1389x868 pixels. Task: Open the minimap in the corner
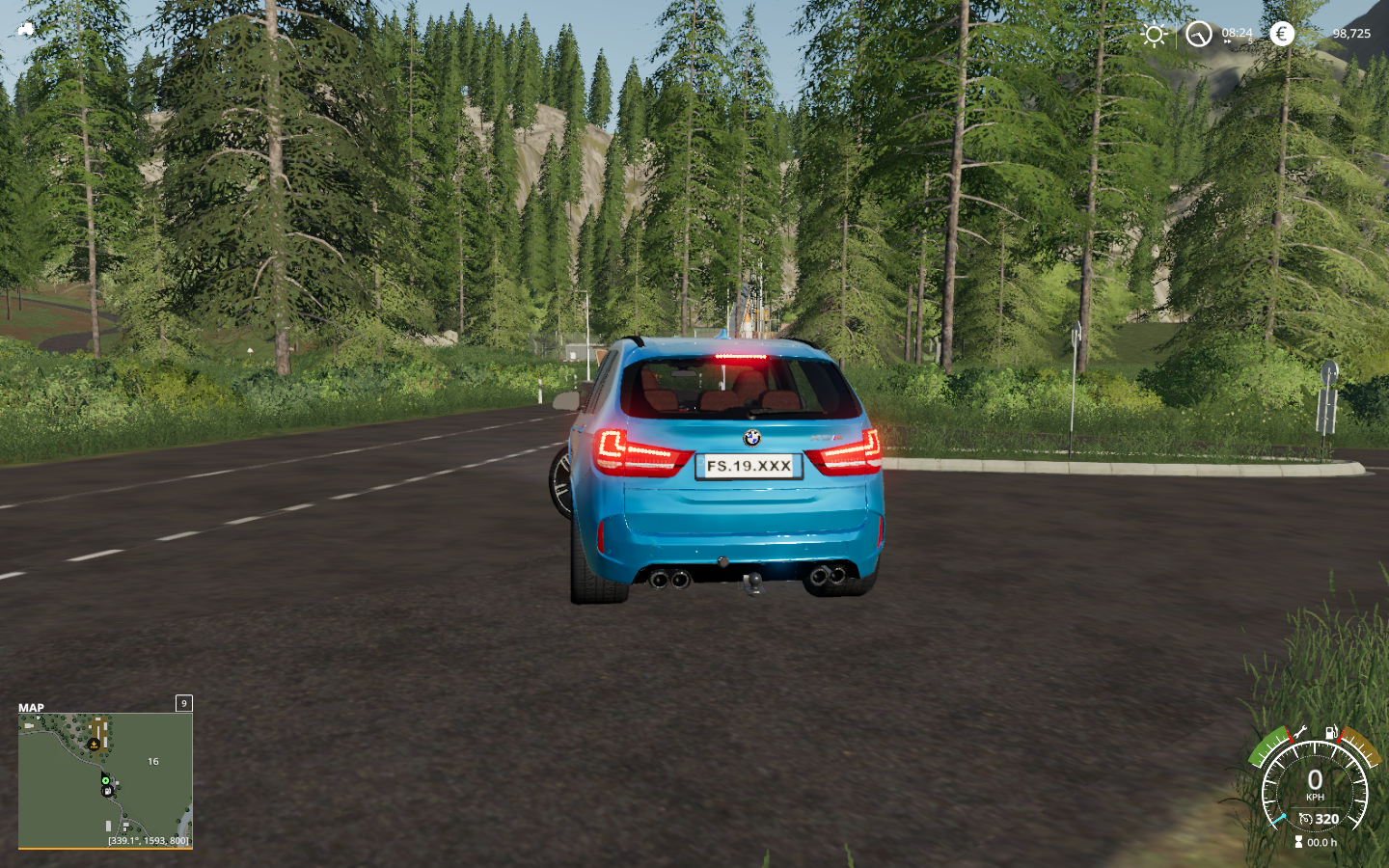105,780
